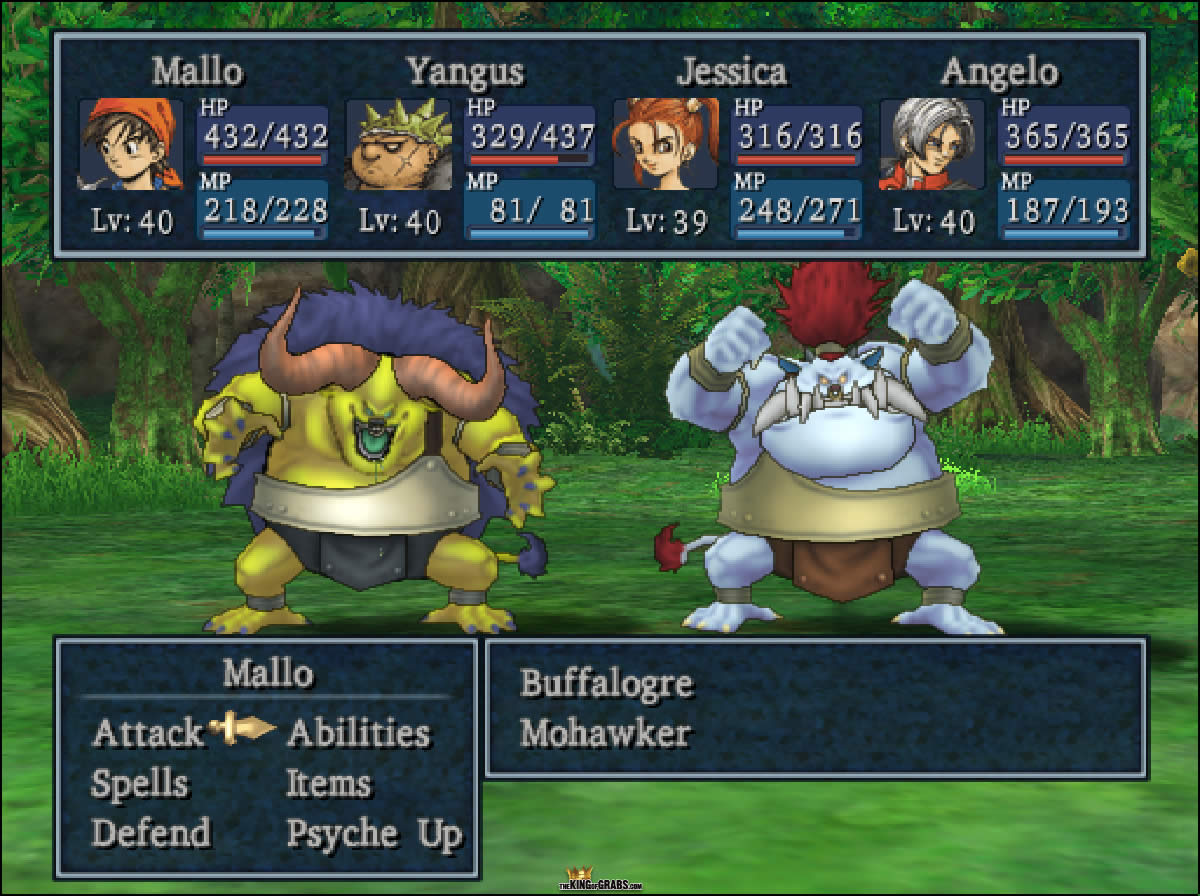Choose the Attack command
The image size is (1200, 896).
click(146, 733)
